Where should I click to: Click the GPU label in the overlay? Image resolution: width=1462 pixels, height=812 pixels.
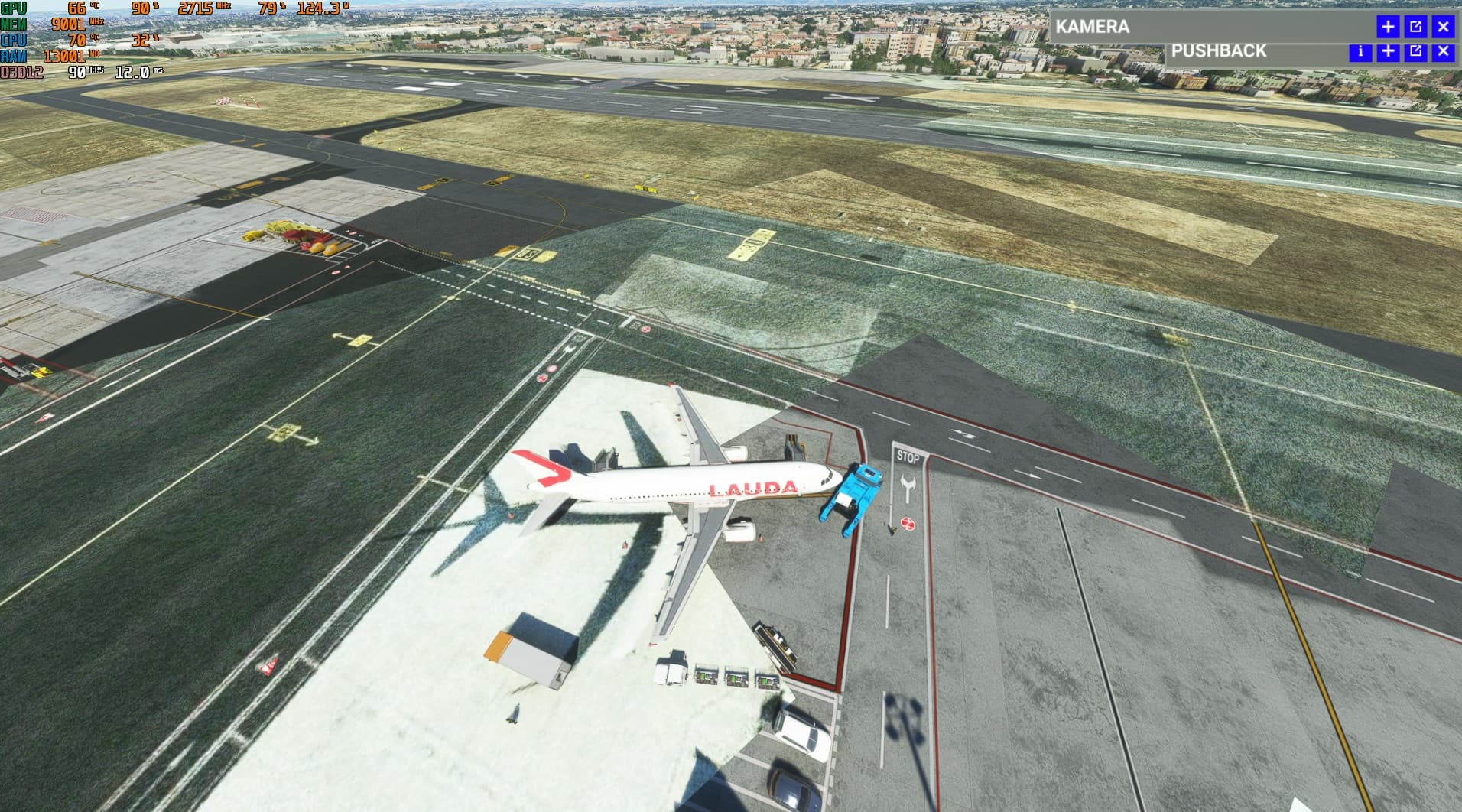point(13,8)
